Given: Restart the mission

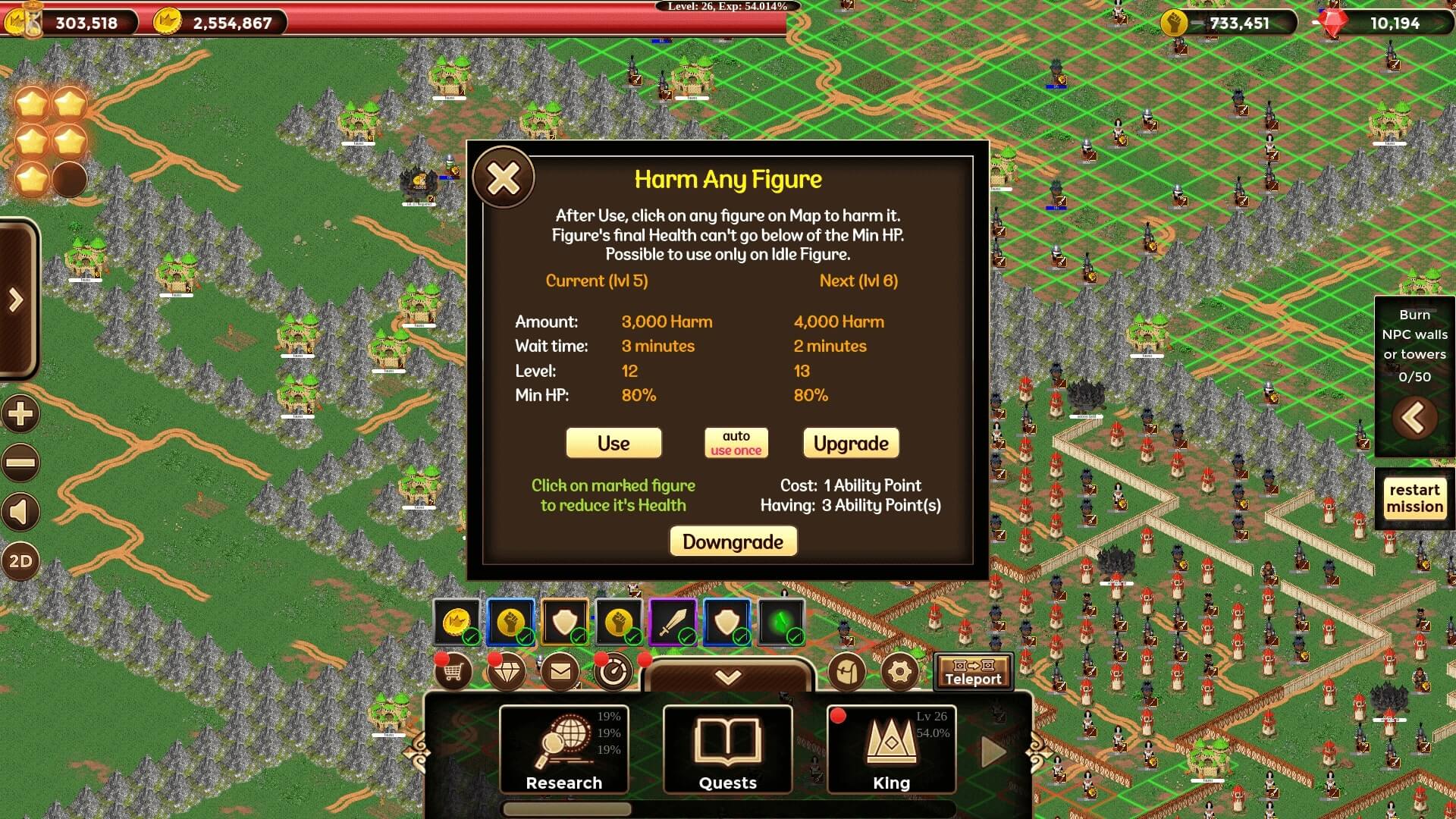Looking at the screenshot, I should (x=1414, y=498).
